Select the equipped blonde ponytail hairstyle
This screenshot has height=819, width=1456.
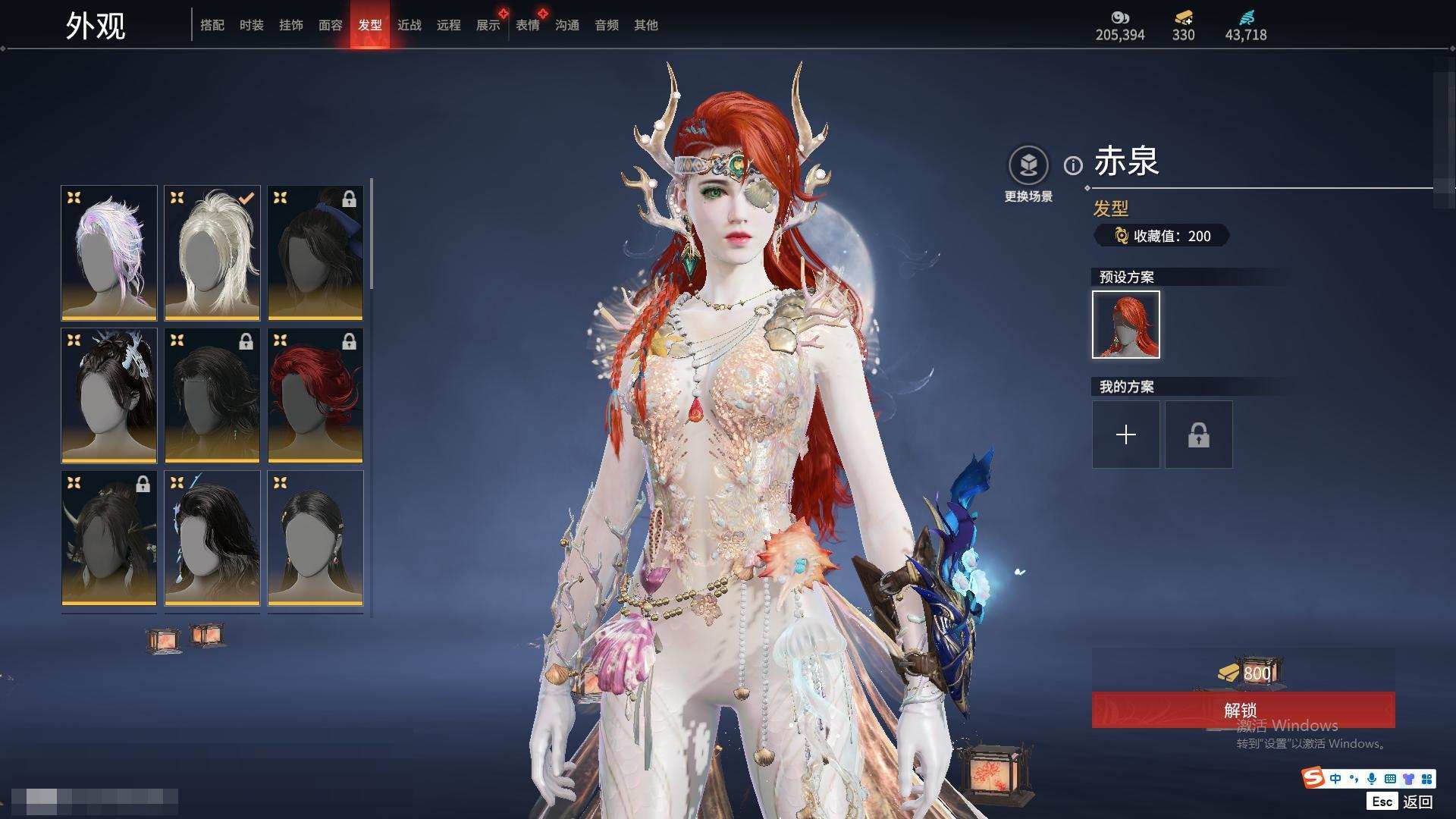212,253
